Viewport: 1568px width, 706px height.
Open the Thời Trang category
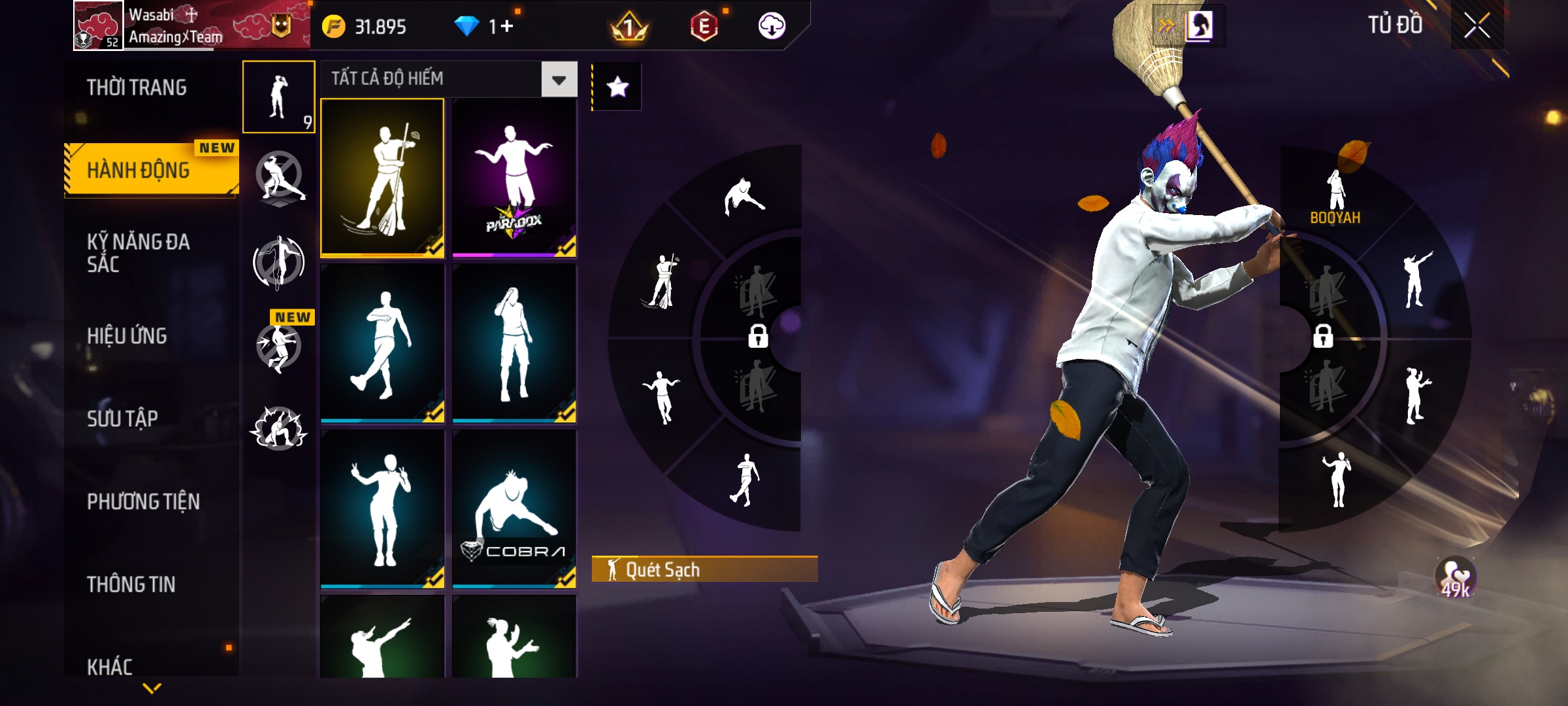[137, 88]
